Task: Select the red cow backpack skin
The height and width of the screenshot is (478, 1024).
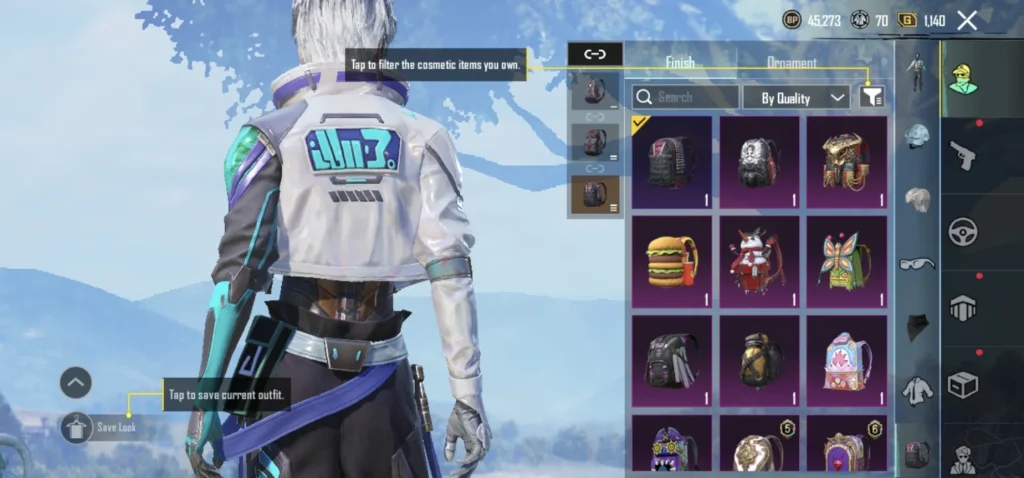Action: pyautogui.click(x=759, y=260)
